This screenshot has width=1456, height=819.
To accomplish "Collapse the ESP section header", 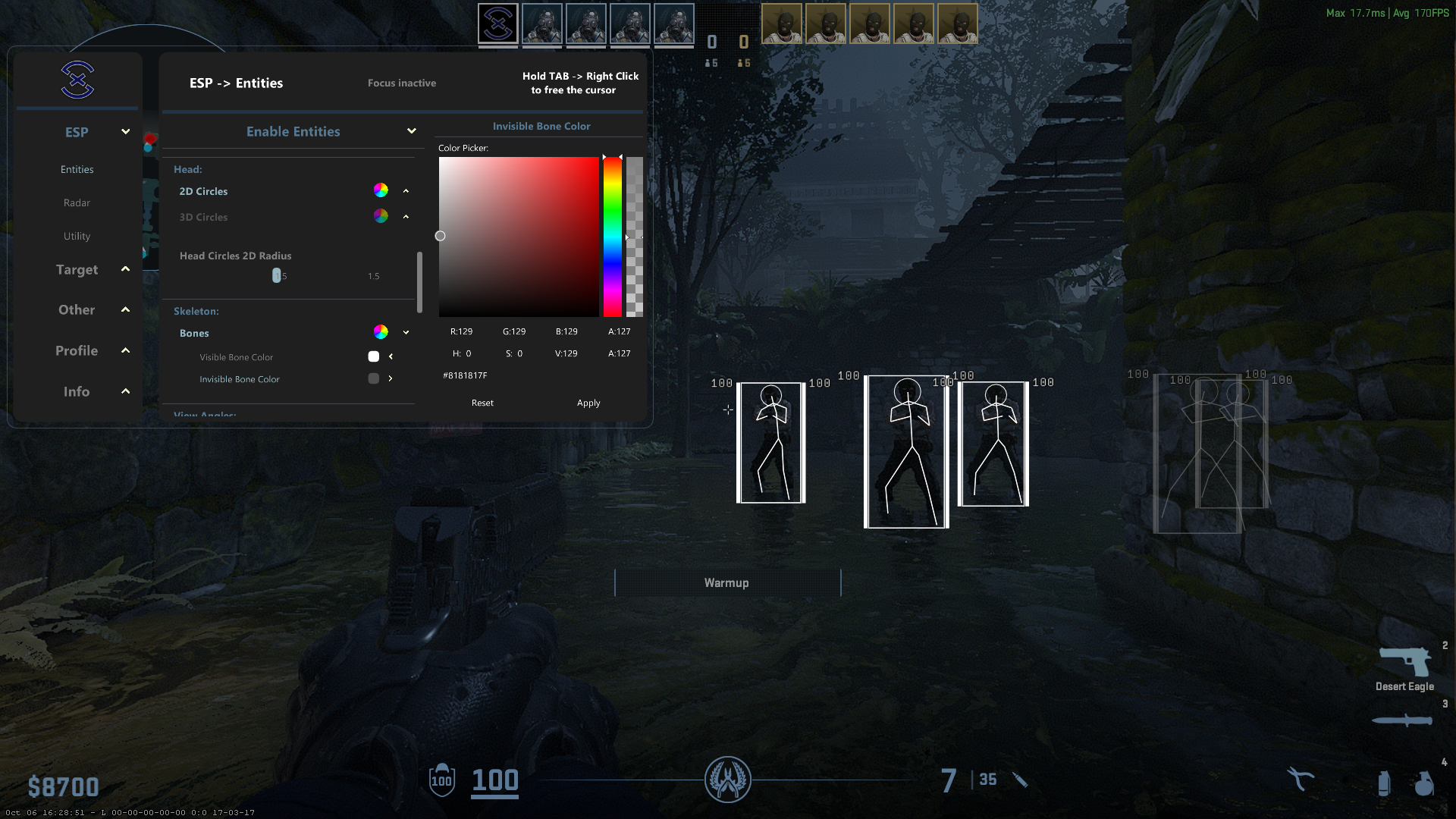I will click(x=77, y=132).
